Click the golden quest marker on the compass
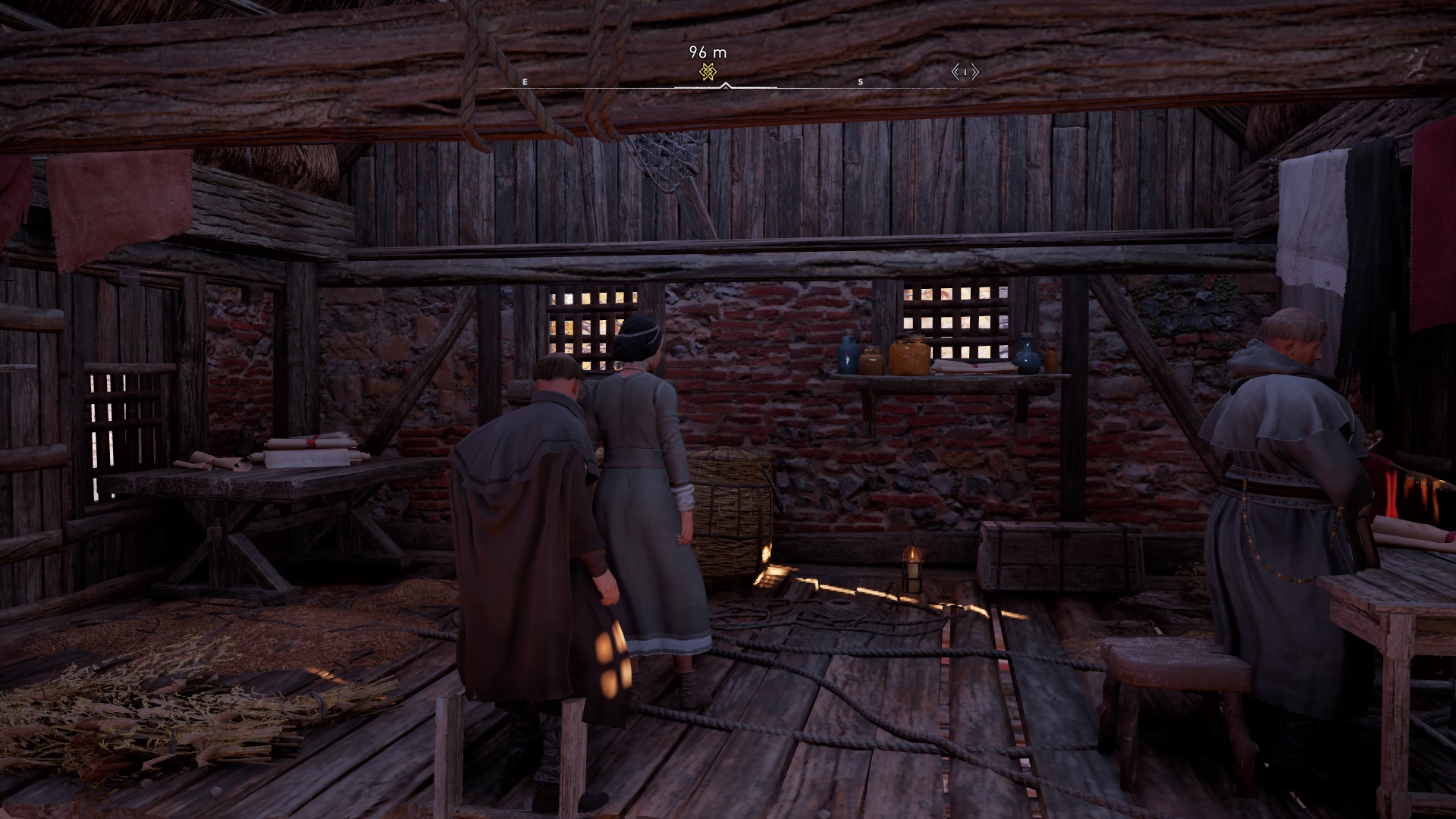 click(708, 72)
